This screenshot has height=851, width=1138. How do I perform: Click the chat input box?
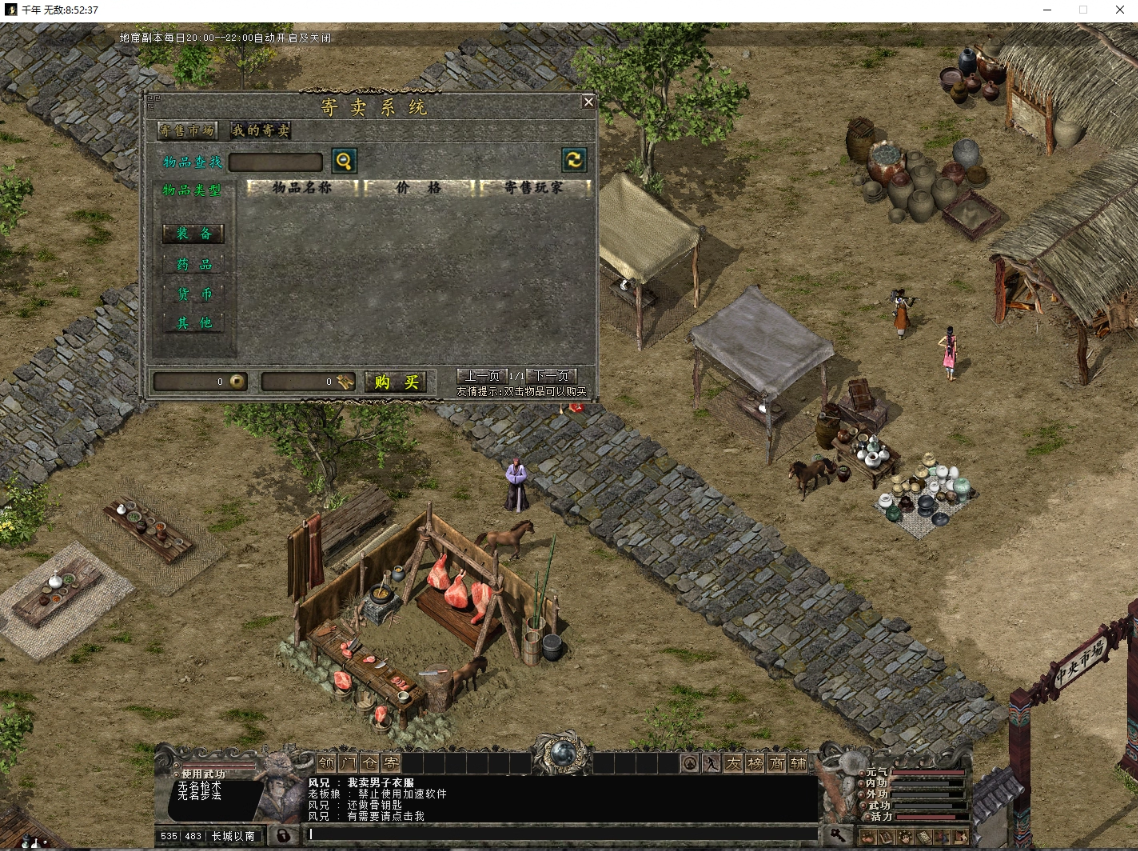pos(560,833)
